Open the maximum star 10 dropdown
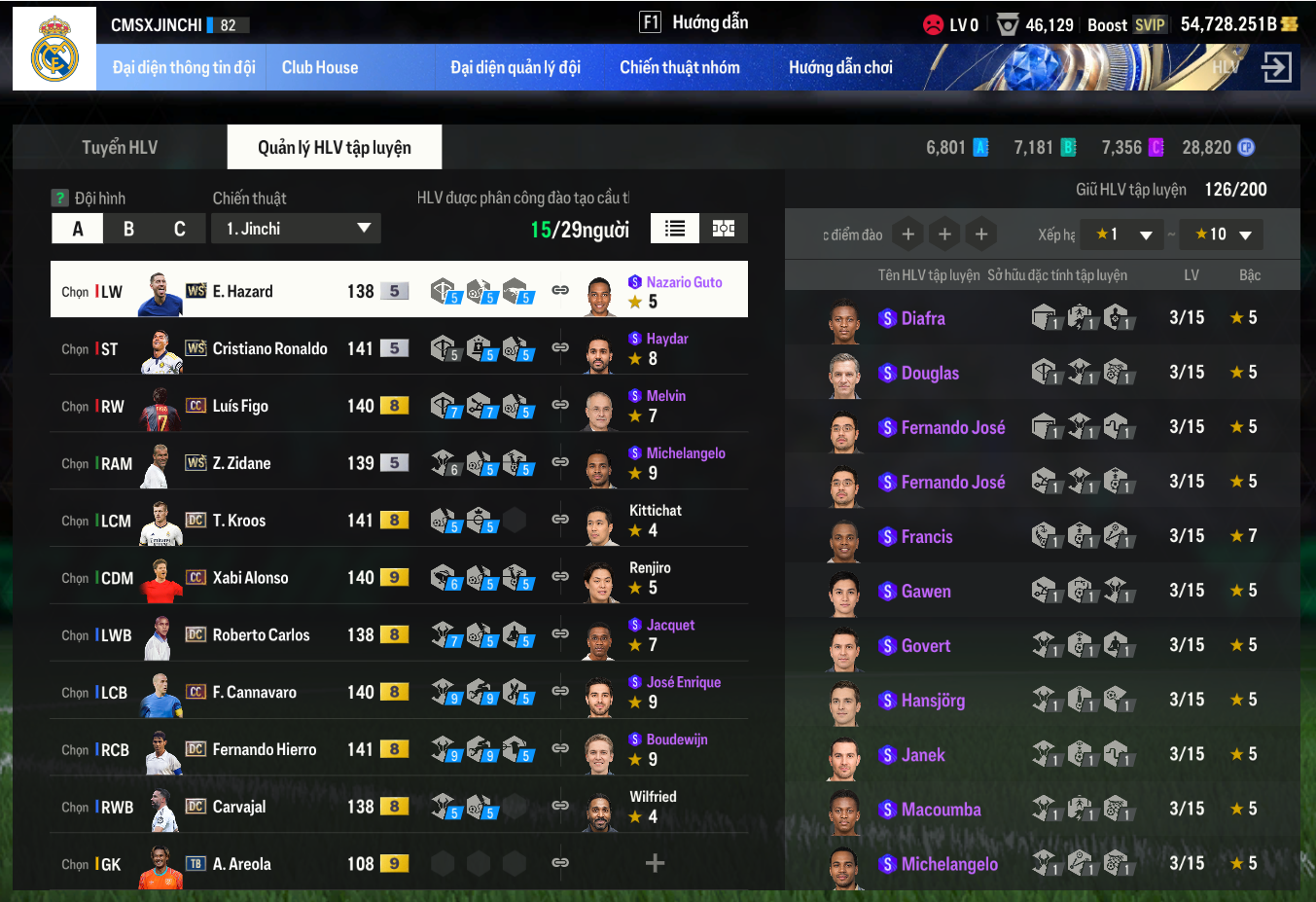 click(1223, 235)
